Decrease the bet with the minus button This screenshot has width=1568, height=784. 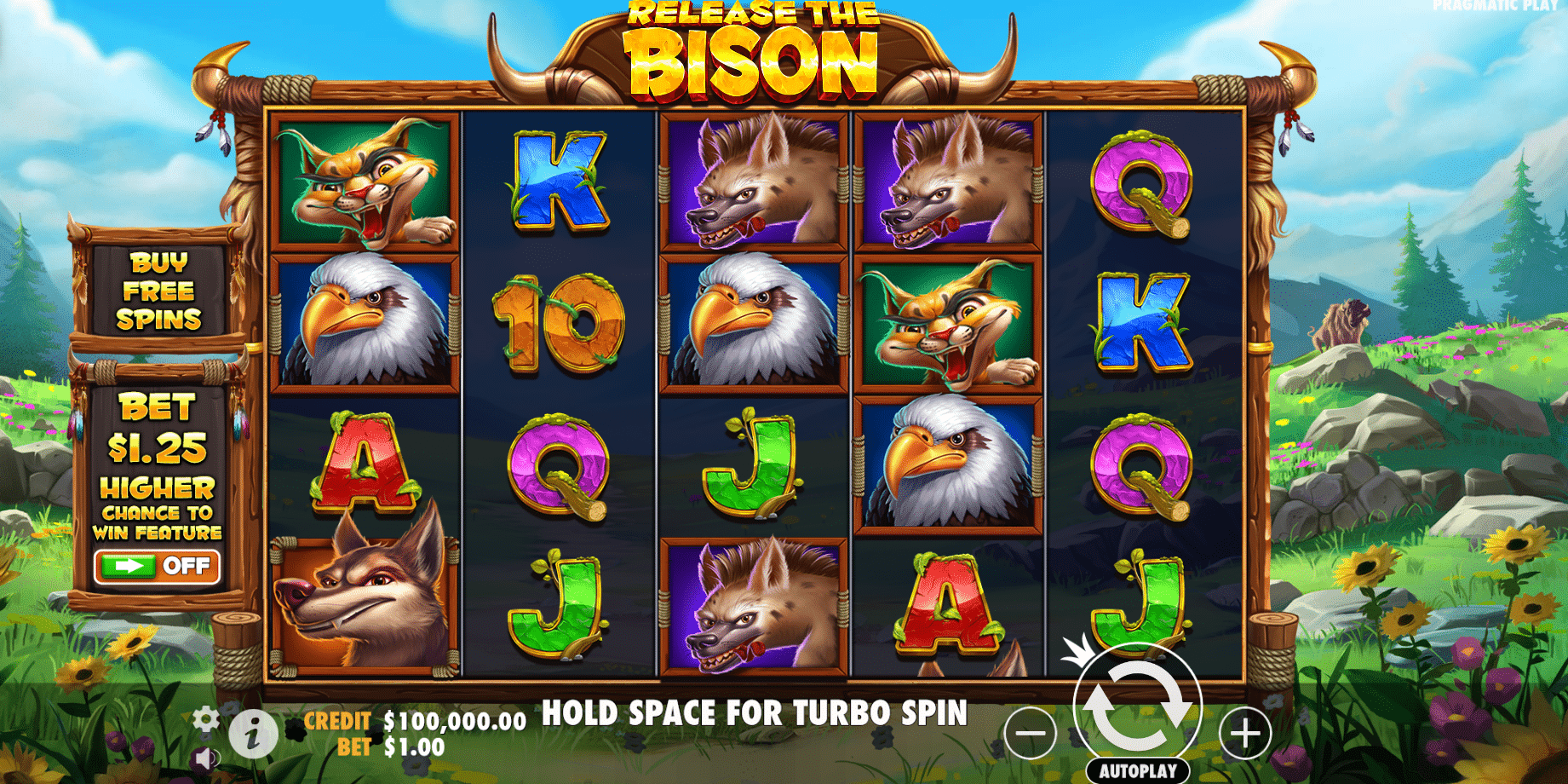pos(1030,733)
